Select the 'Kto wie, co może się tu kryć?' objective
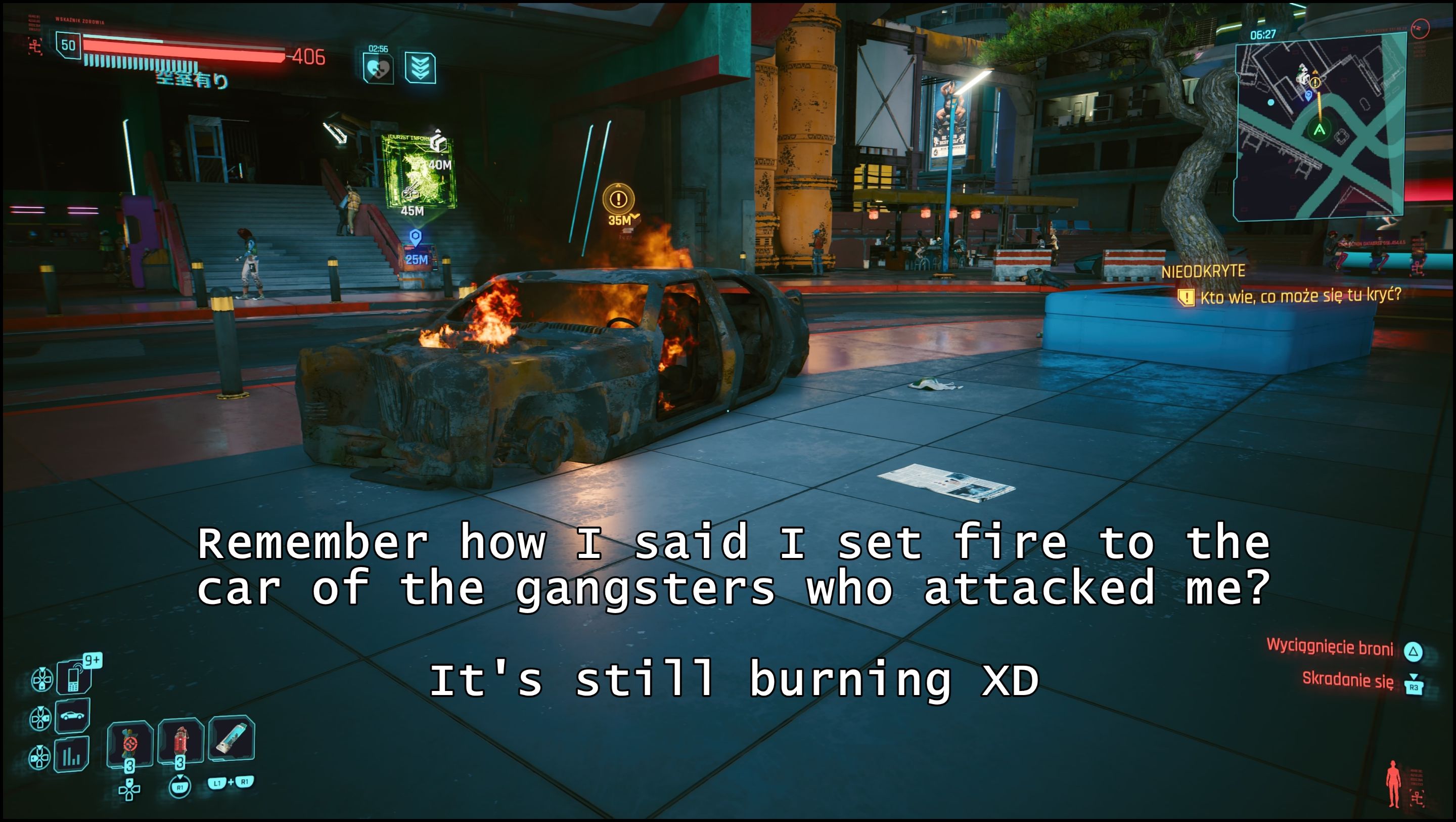The width and height of the screenshot is (1456, 822). (x=1300, y=296)
